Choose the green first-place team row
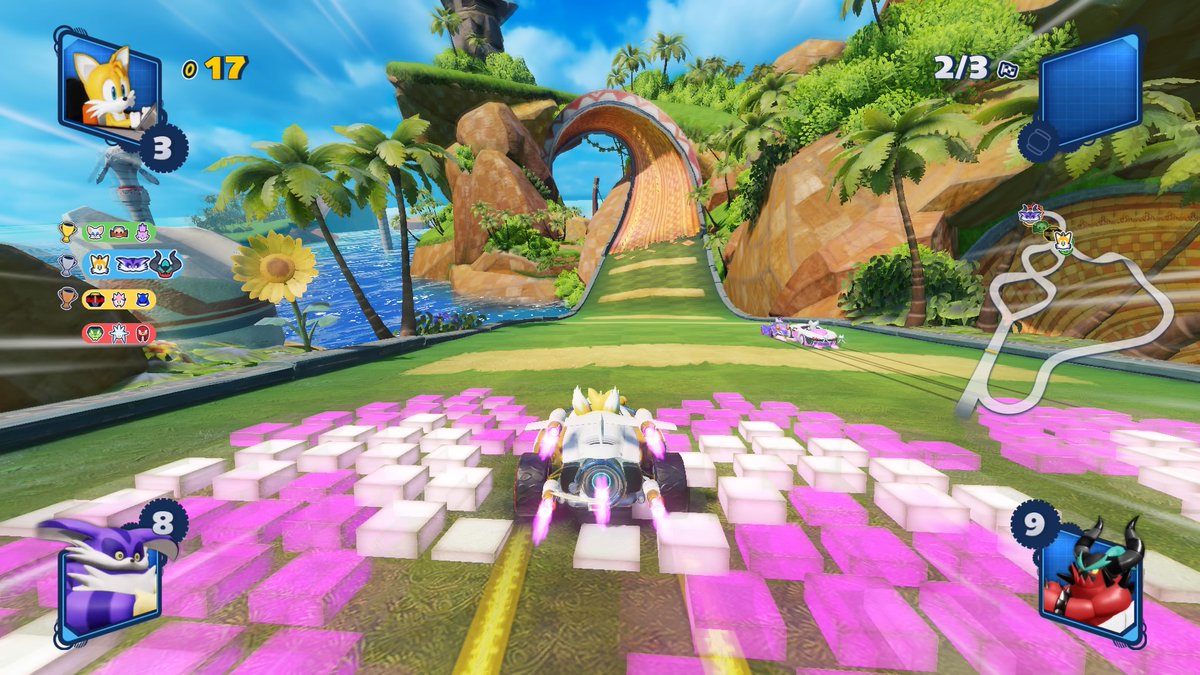 coord(118,232)
